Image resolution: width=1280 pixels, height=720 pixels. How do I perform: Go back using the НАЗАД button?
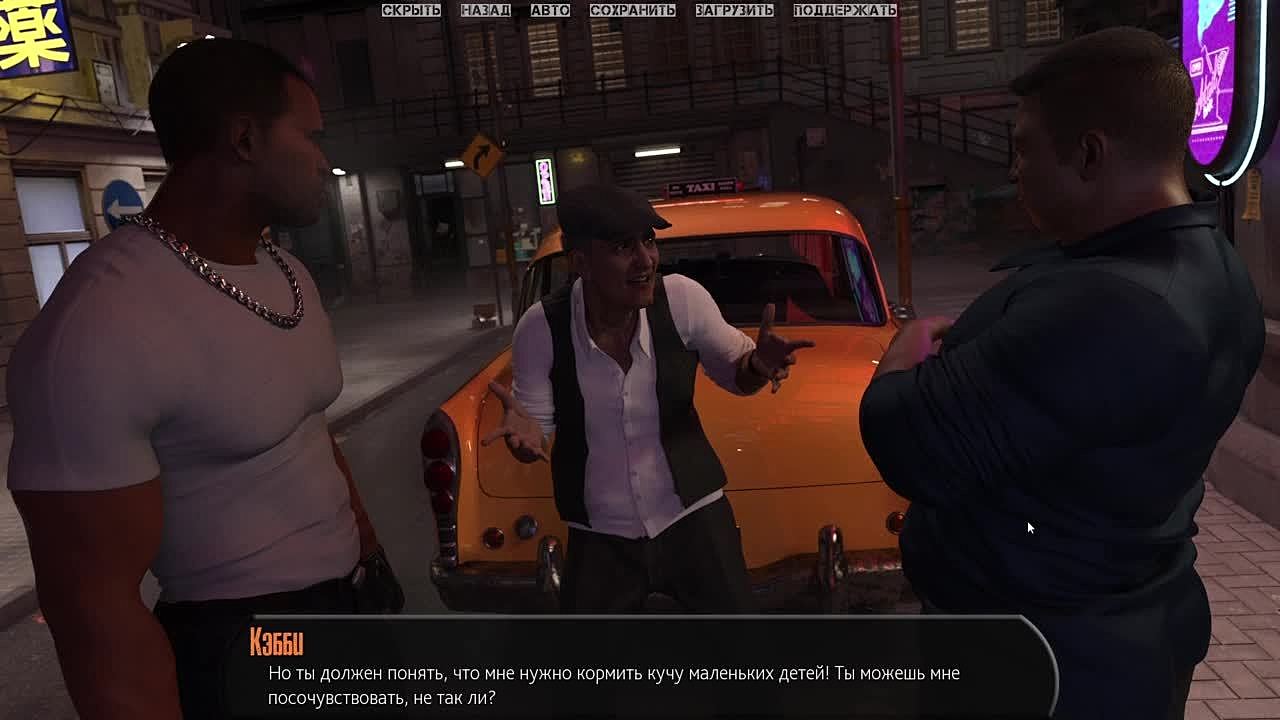(485, 10)
